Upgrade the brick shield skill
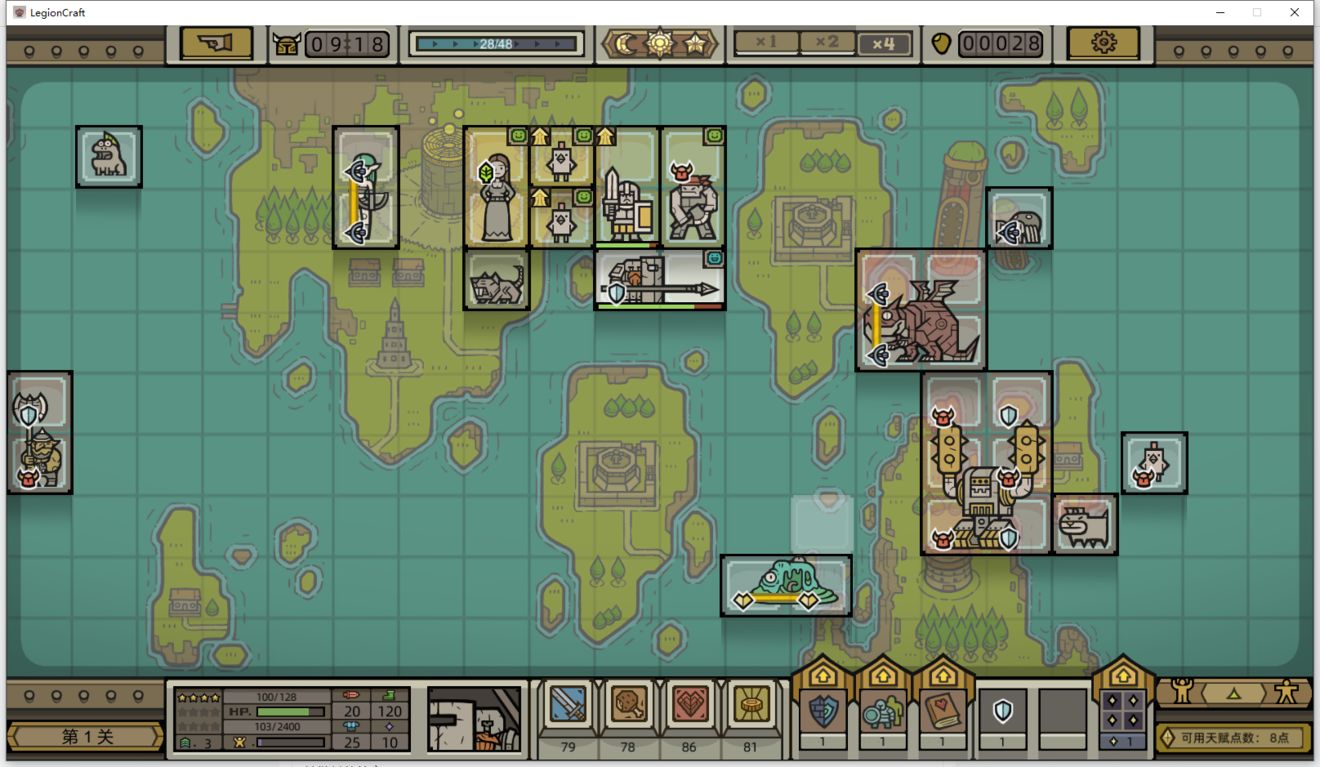Screen dimensions: 1320x767 824,710
